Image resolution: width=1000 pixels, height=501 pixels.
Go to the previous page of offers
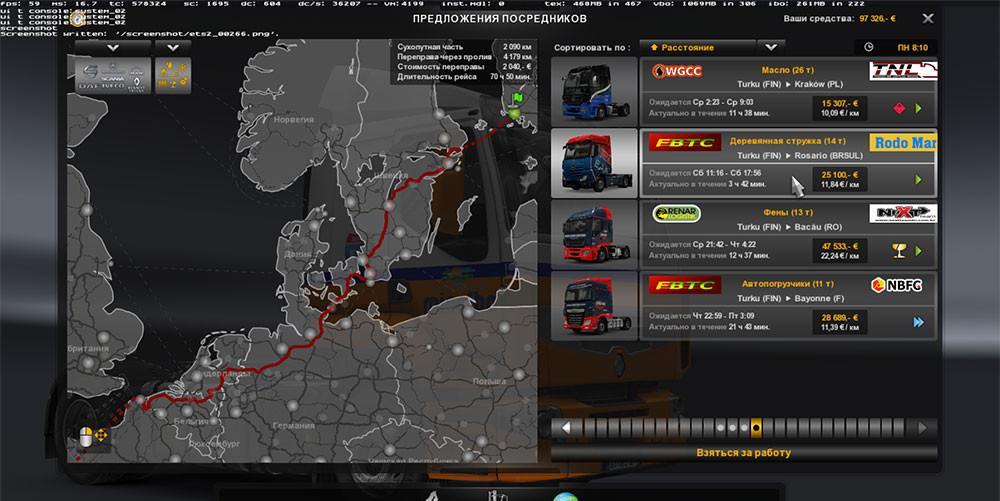click(565, 427)
